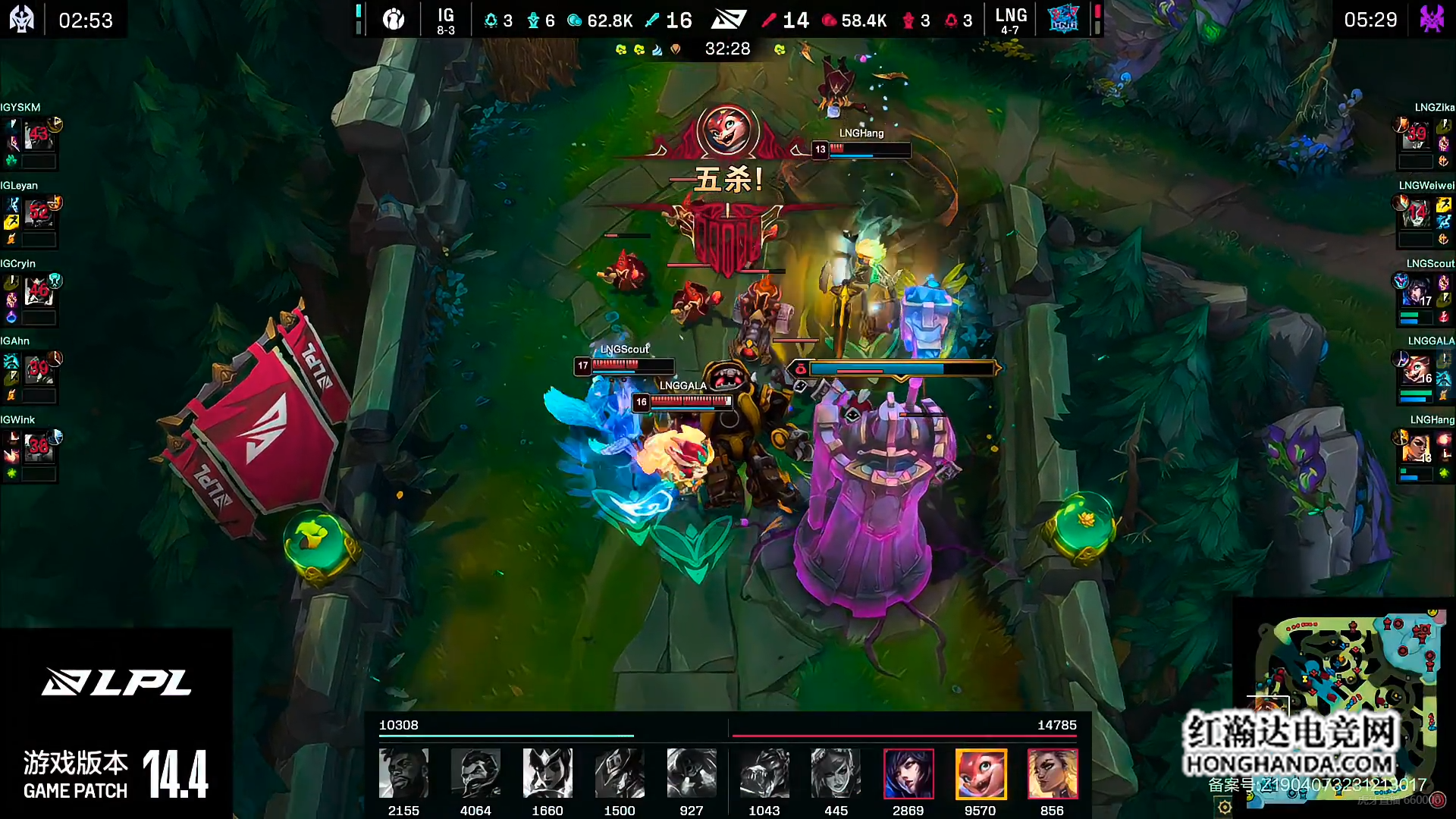The image size is (1456, 819).
Task: Select LNGWeiwei's player portrait
Action: [1415, 215]
